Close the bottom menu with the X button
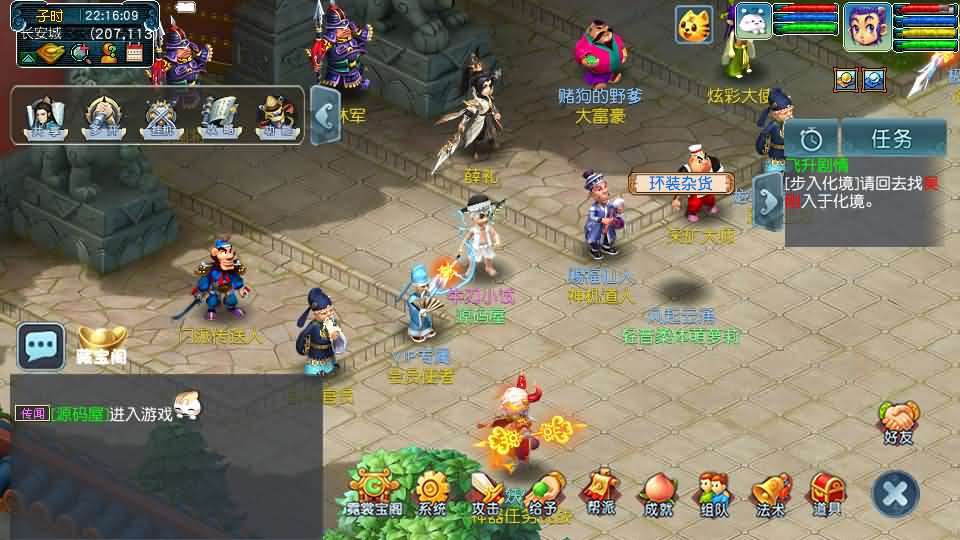This screenshot has height=540, width=960. (895, 493)
